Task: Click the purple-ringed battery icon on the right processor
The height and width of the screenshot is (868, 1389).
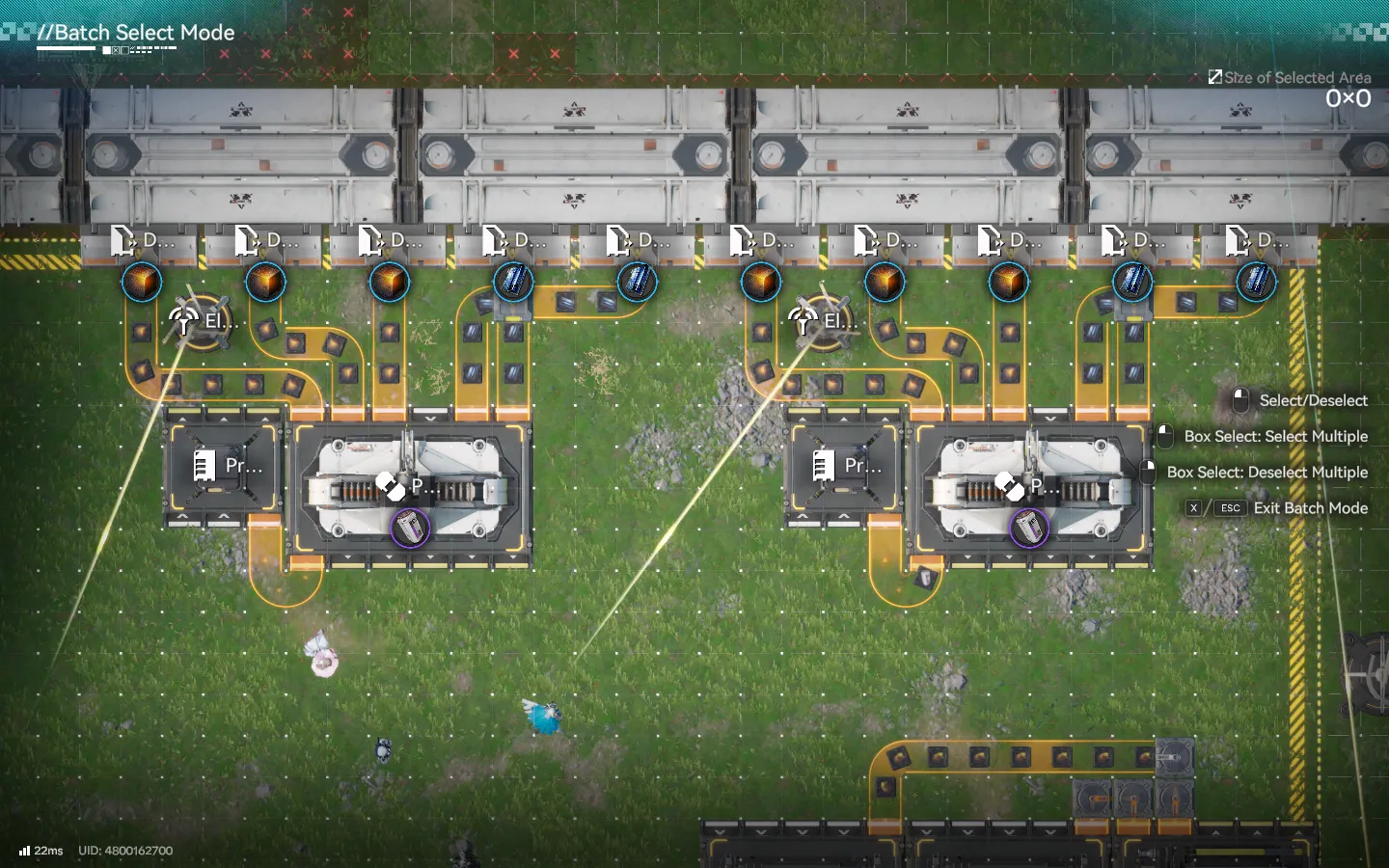Action: [1031, 529]
